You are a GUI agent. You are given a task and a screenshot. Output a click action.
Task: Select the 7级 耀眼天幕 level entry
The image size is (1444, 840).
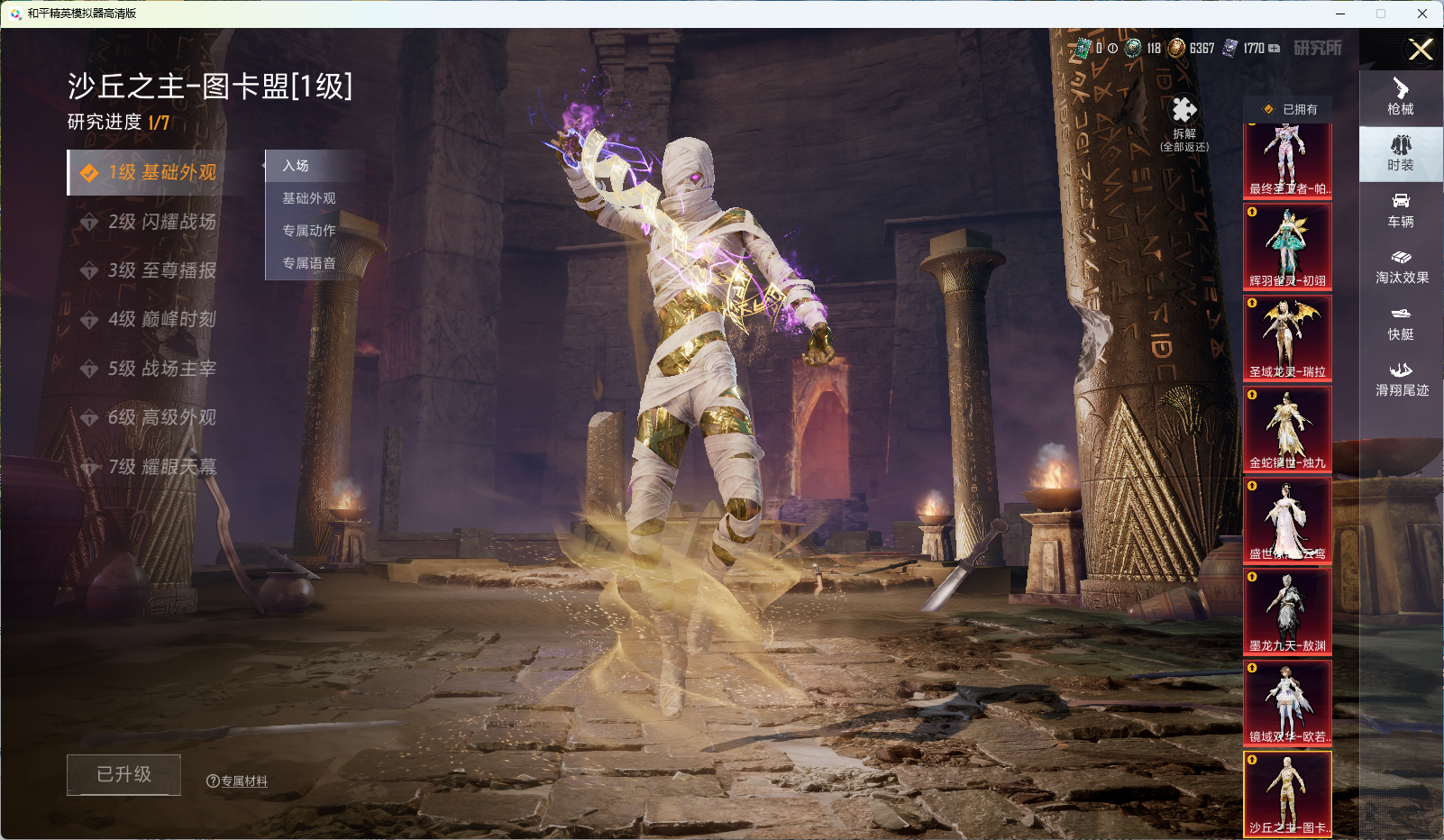[161, 467]
